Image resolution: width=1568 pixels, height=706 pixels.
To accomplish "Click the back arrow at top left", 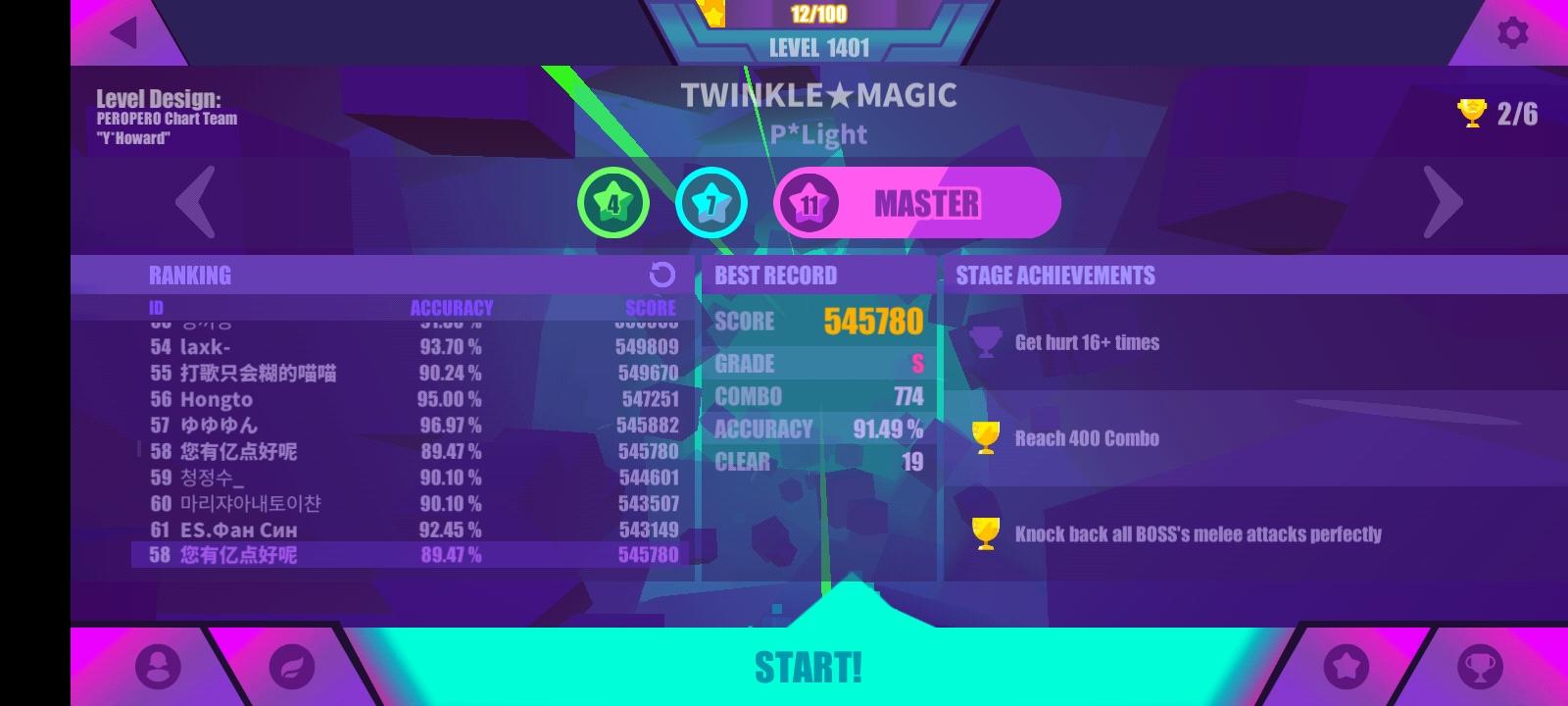I will [x=122, y=30].
